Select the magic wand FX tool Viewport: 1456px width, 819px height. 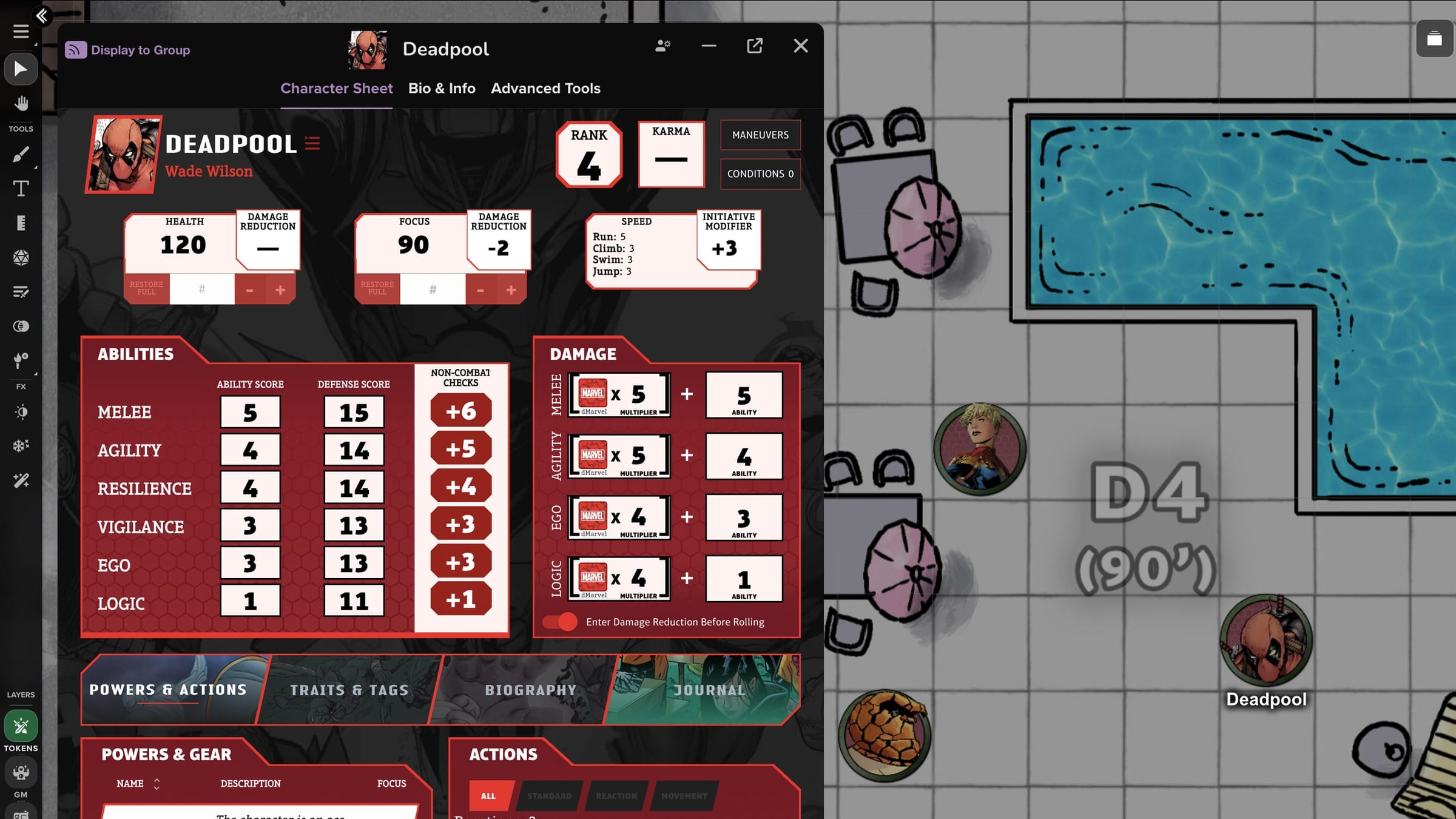(x=21, y=480)
